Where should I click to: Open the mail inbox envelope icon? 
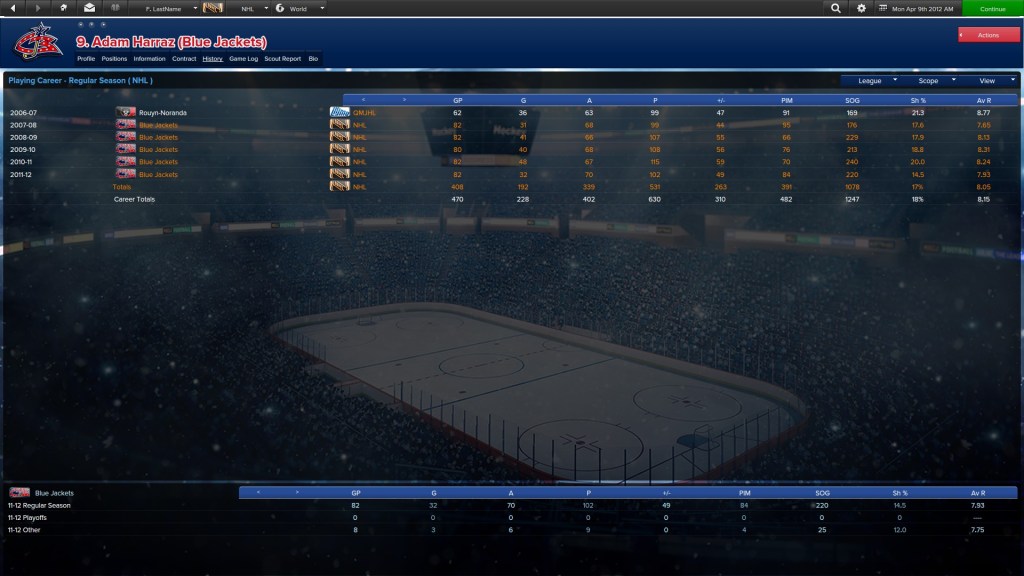pyautogui.click(x=89, y=8)
